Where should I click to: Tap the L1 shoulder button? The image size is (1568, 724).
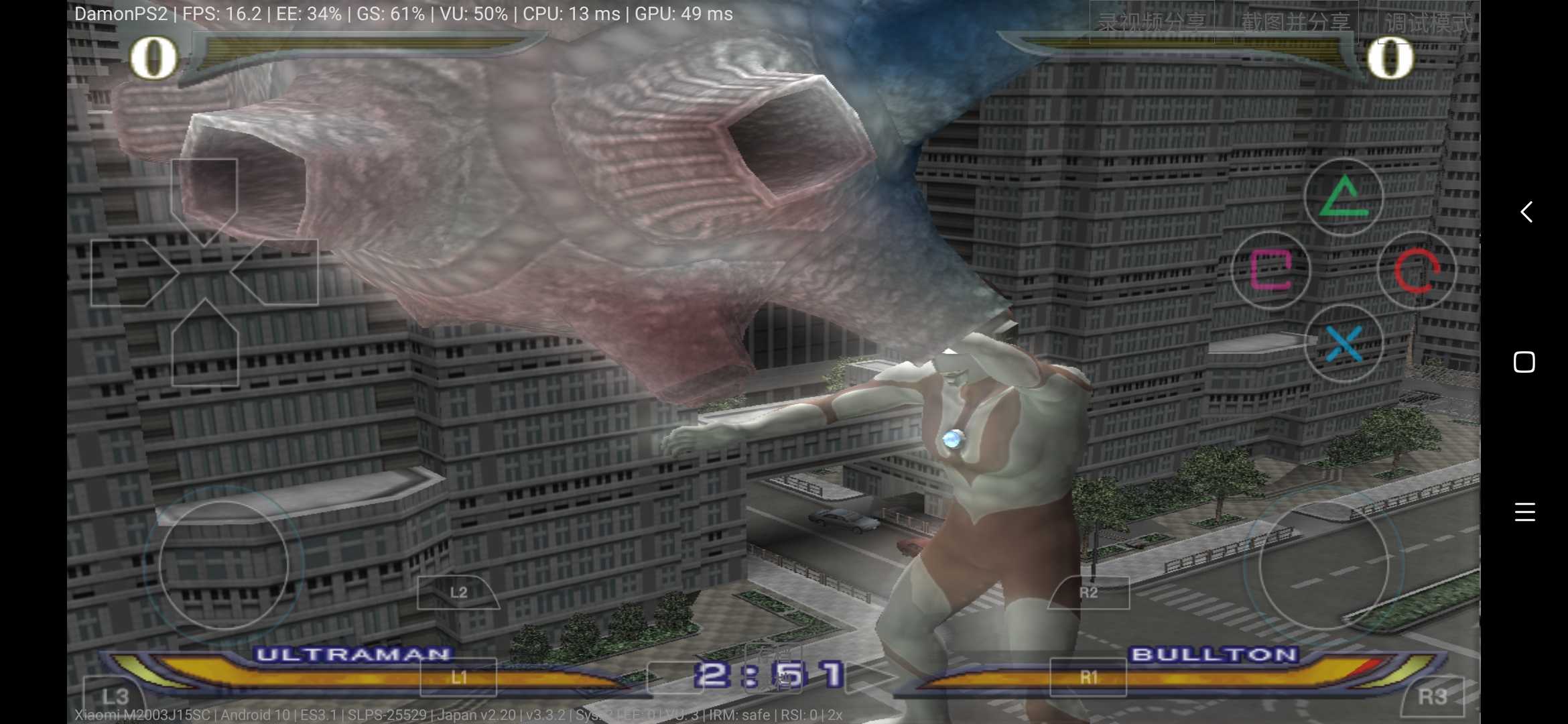(458, 677)
